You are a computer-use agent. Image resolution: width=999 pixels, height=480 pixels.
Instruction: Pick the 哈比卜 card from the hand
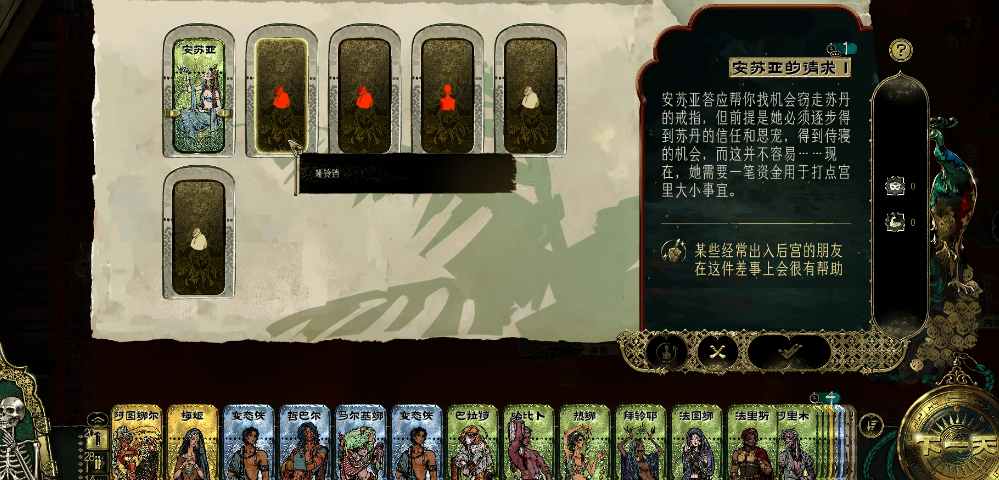529,445
